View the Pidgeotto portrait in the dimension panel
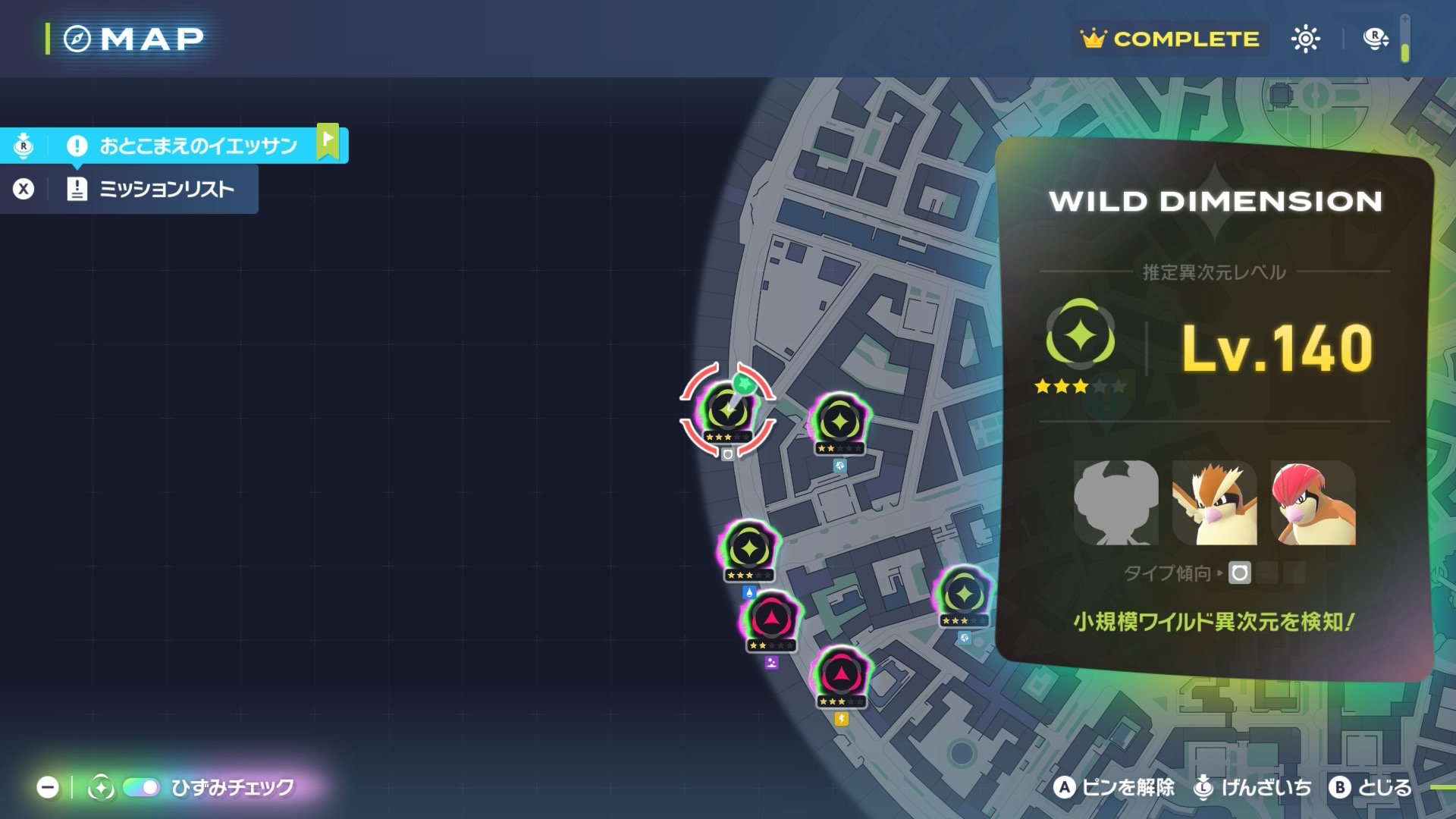 coord(1214,503)
